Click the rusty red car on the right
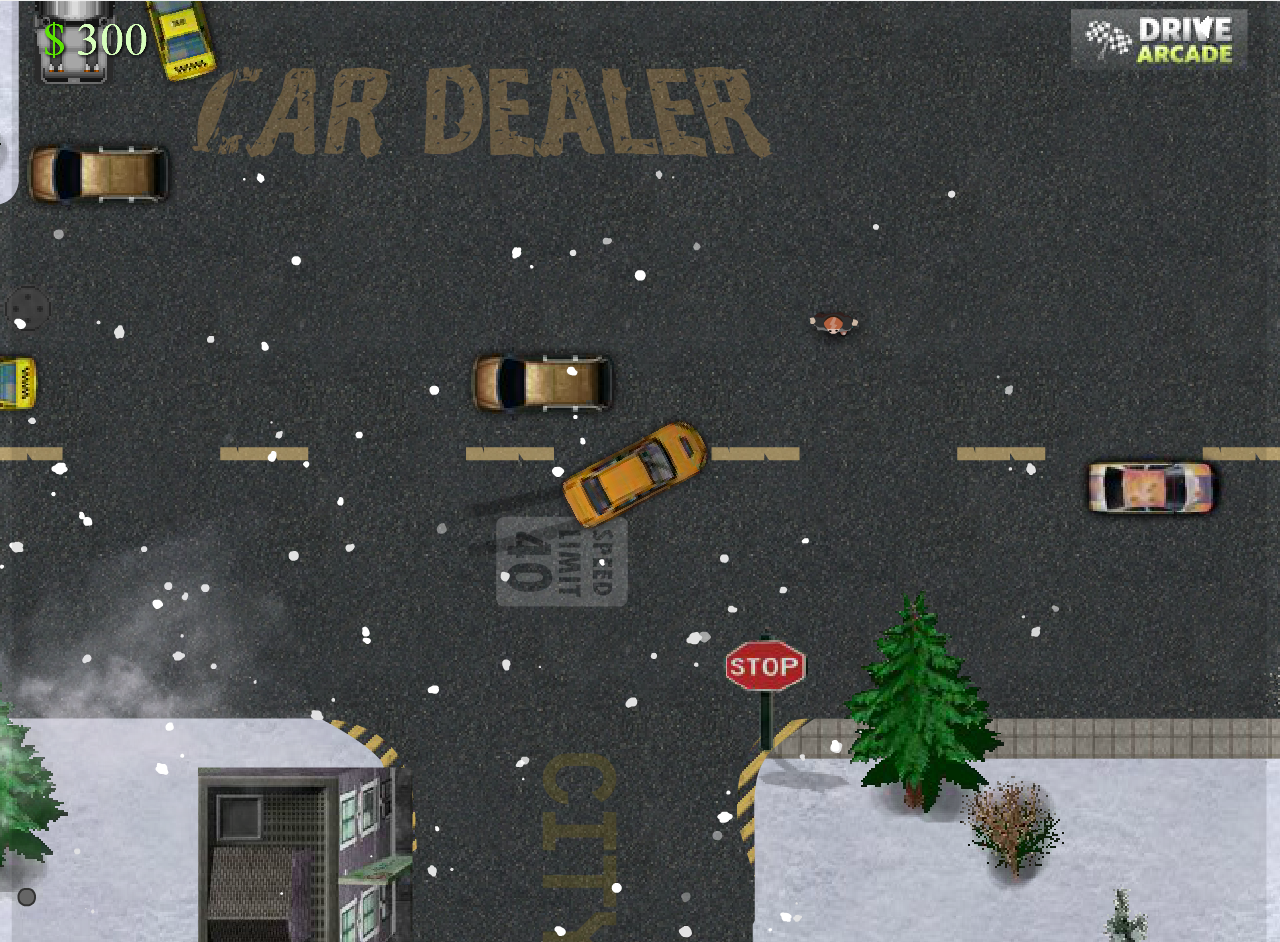 pyautogui.click(x=1150, y=485)
